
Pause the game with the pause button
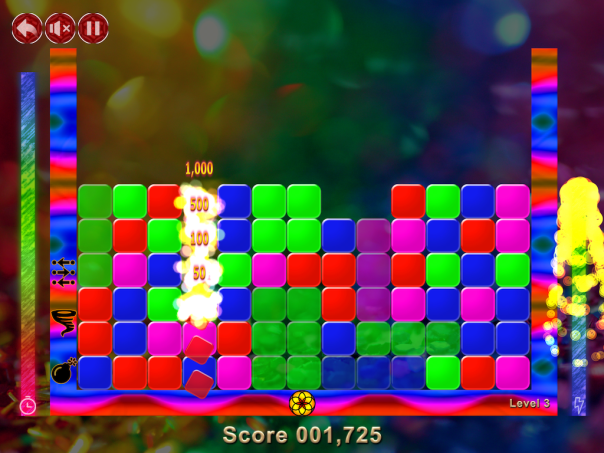pos(93,27)
